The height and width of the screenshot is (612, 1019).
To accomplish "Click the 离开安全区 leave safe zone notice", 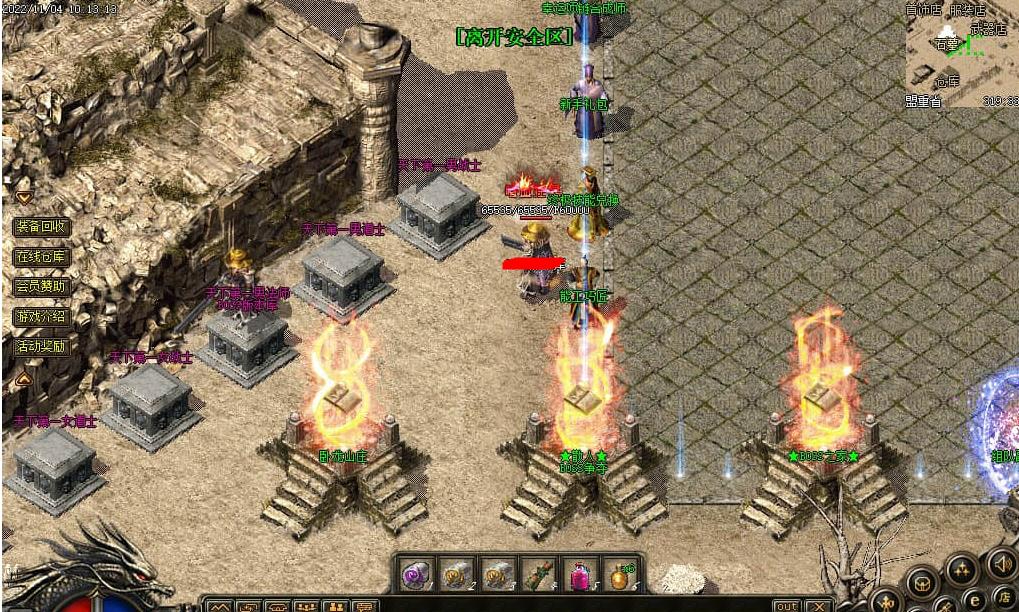I will coord(514,37).
